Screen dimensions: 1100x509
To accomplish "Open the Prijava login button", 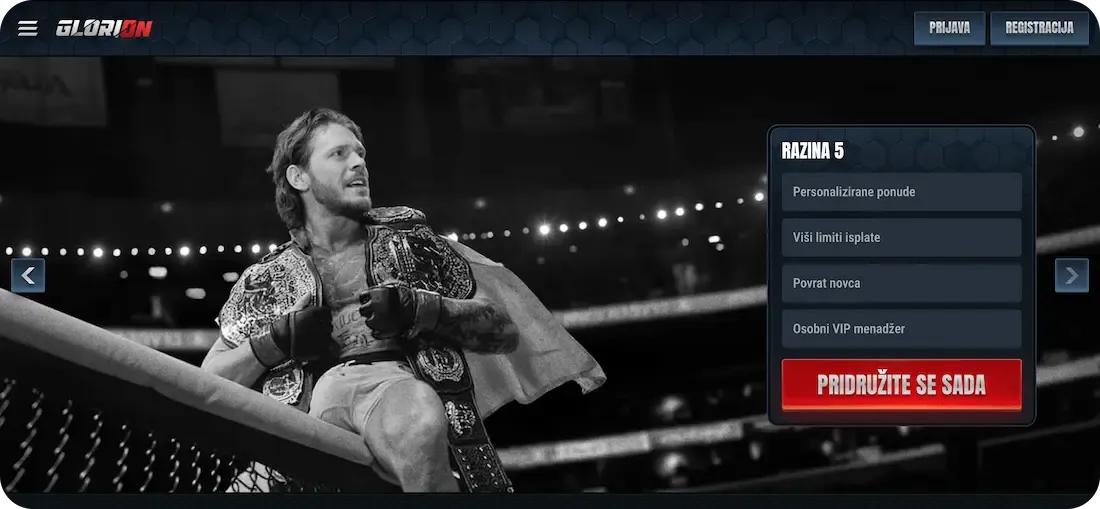I will point(949,28).
